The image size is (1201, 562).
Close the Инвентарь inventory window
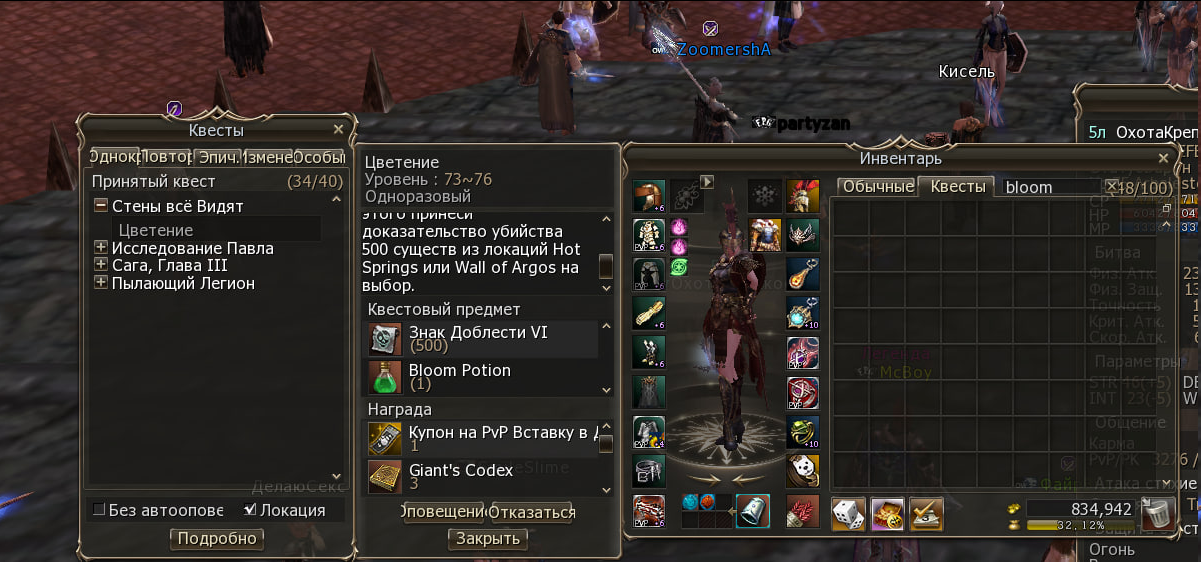point(1163,158)
